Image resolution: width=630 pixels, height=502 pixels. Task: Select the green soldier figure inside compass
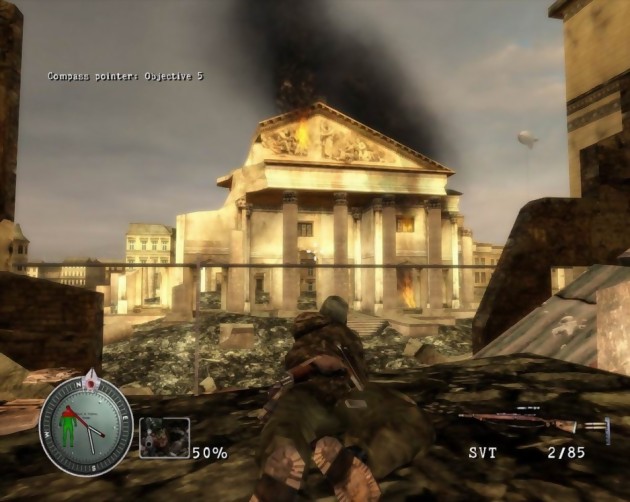[69, 426]
